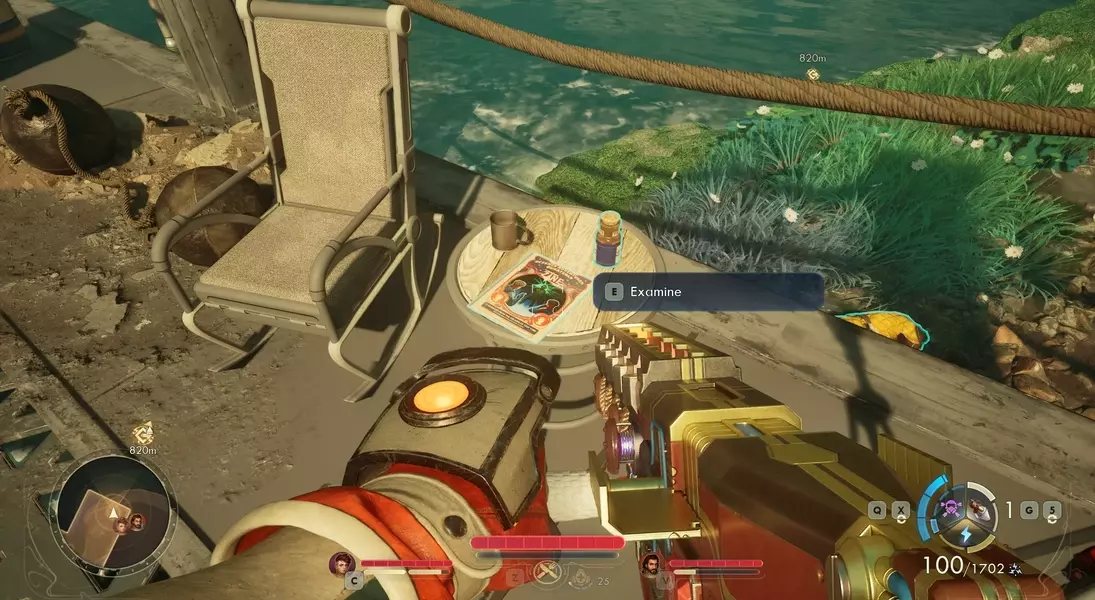Click the gold quest marker above the minimap
Image resolution: width=1095 pixels, height=600 pixels.
click(142, 433)
